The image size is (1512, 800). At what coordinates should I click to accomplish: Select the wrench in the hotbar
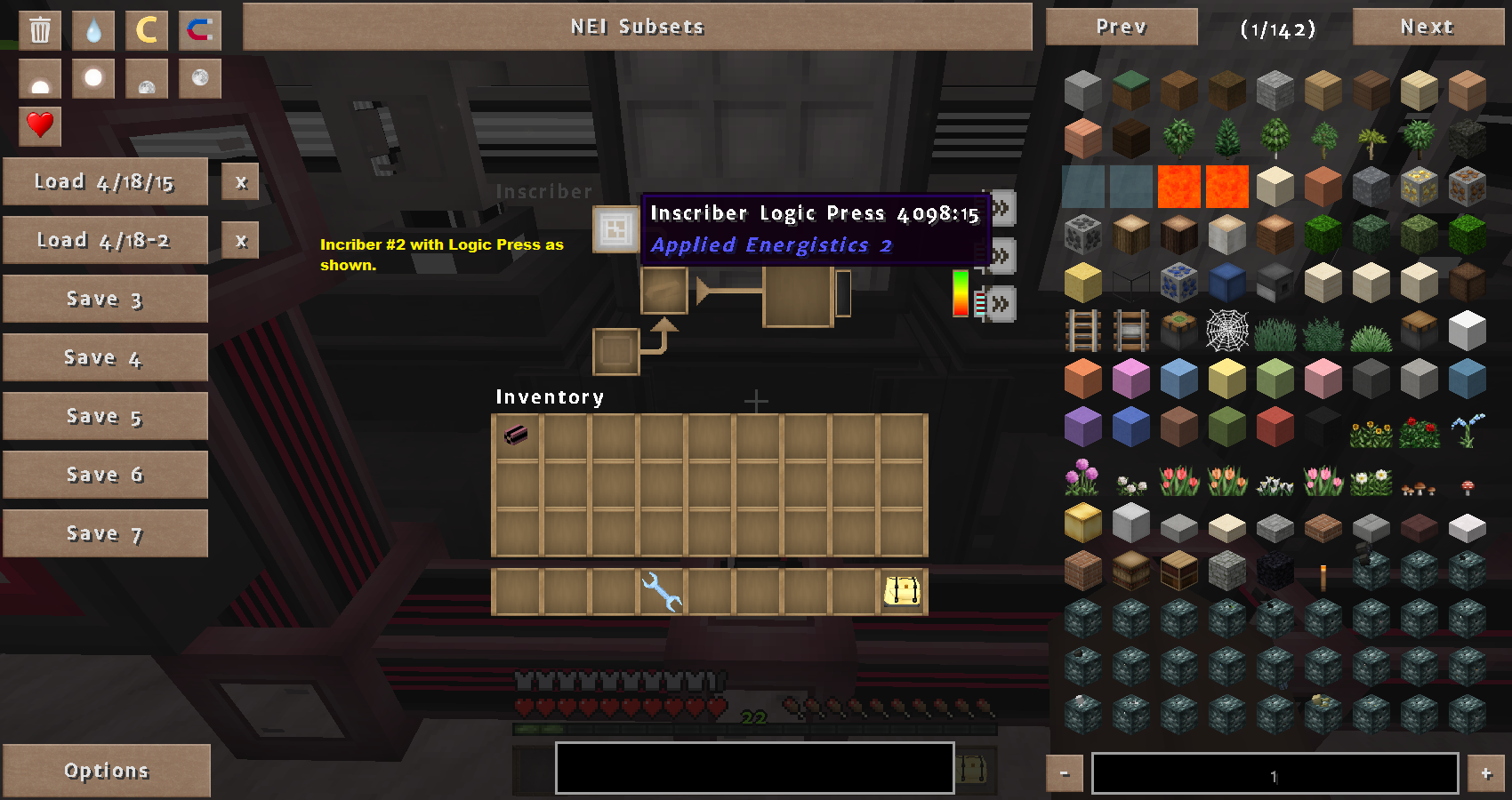(x=661, y=592)
